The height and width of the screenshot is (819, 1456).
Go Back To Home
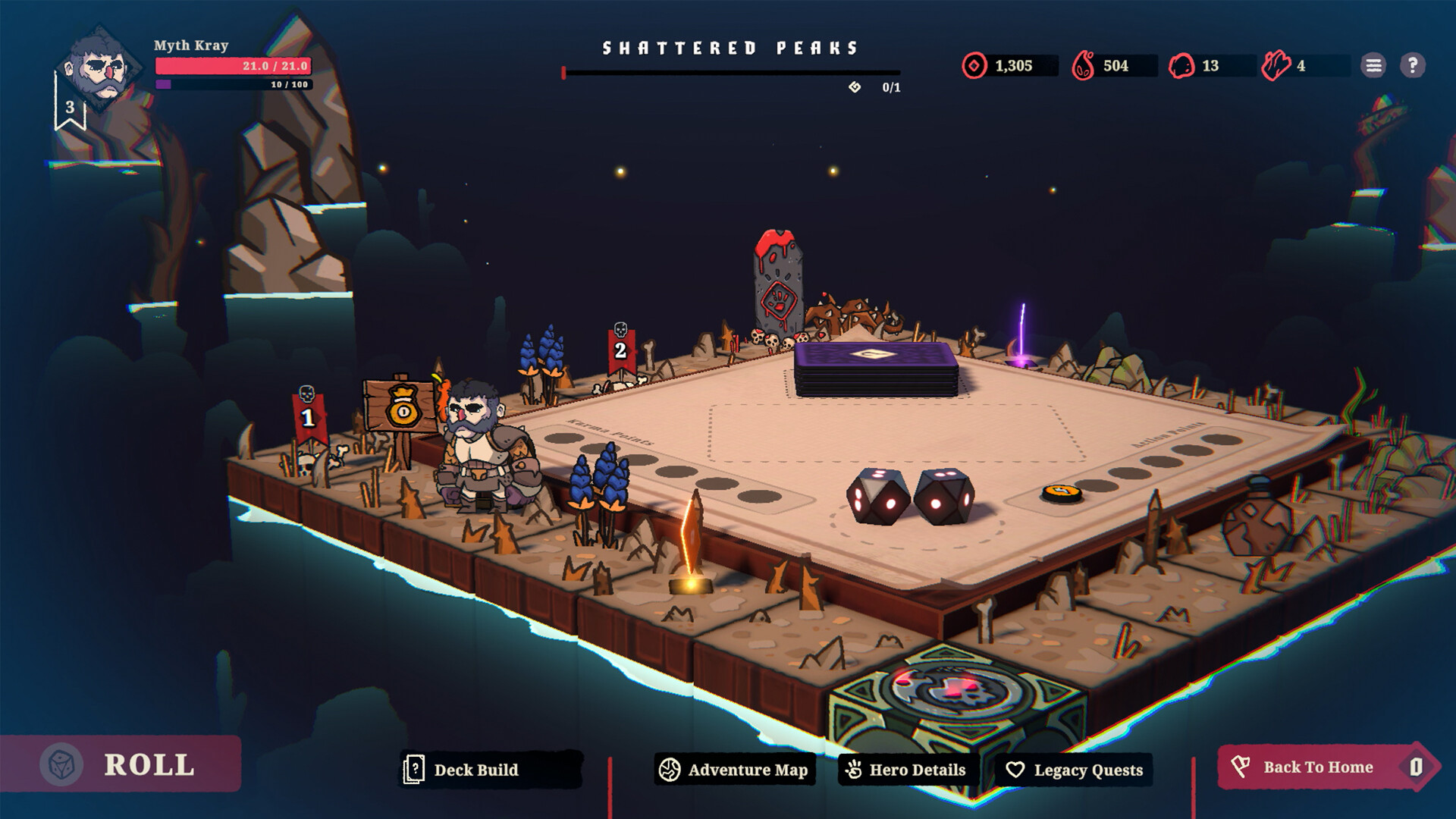pyautogui.click(x=1318, y=767)
